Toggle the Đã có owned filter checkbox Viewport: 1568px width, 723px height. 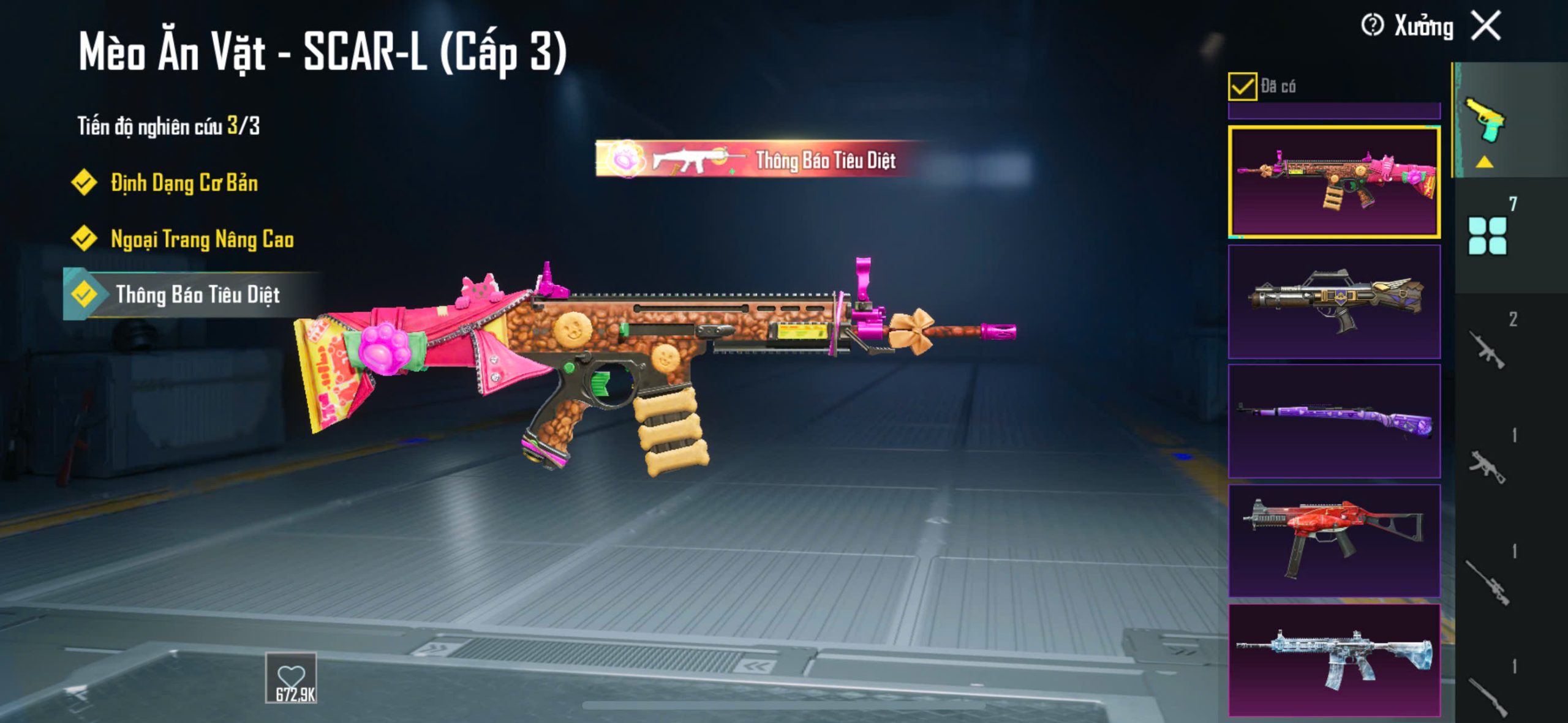pyautogui.click(x=1242, y=86)
